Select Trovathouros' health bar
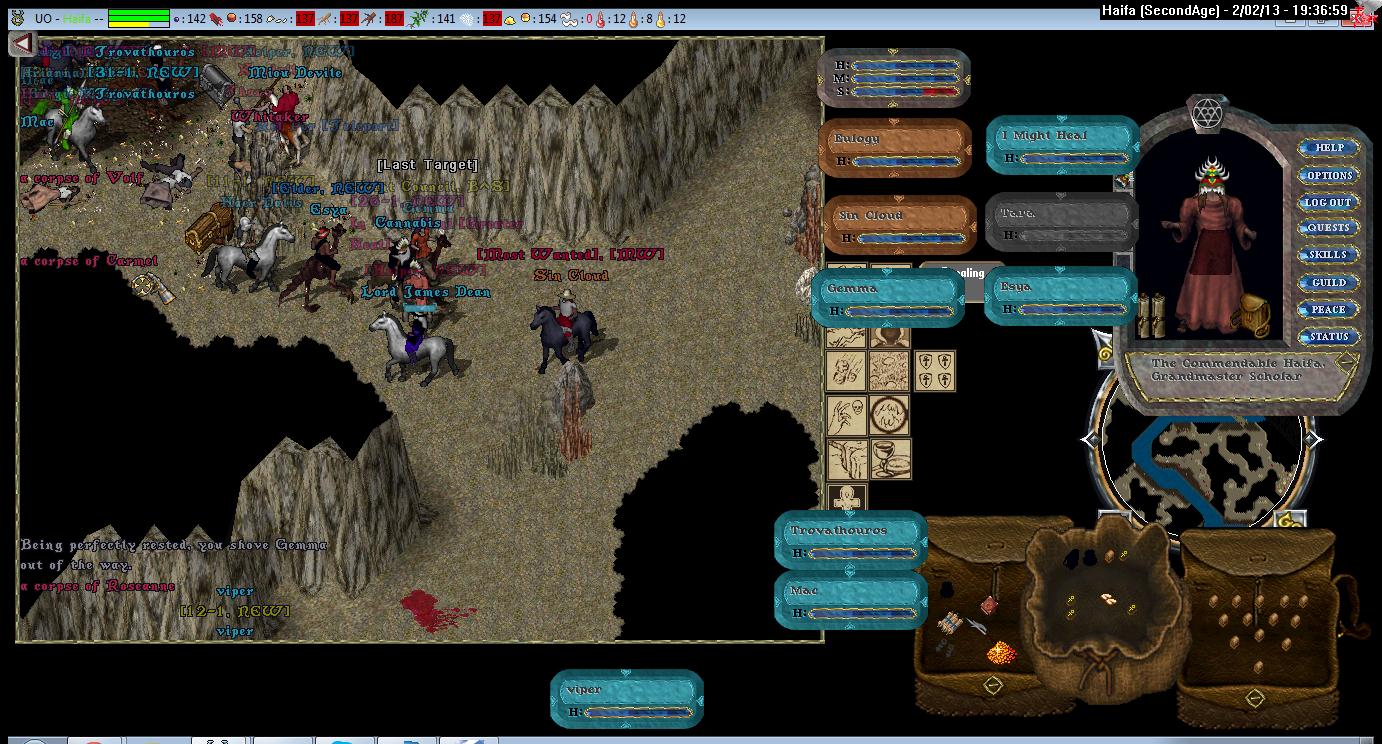Viewport: 1382px width, 744px height. (x=851, y=540)
